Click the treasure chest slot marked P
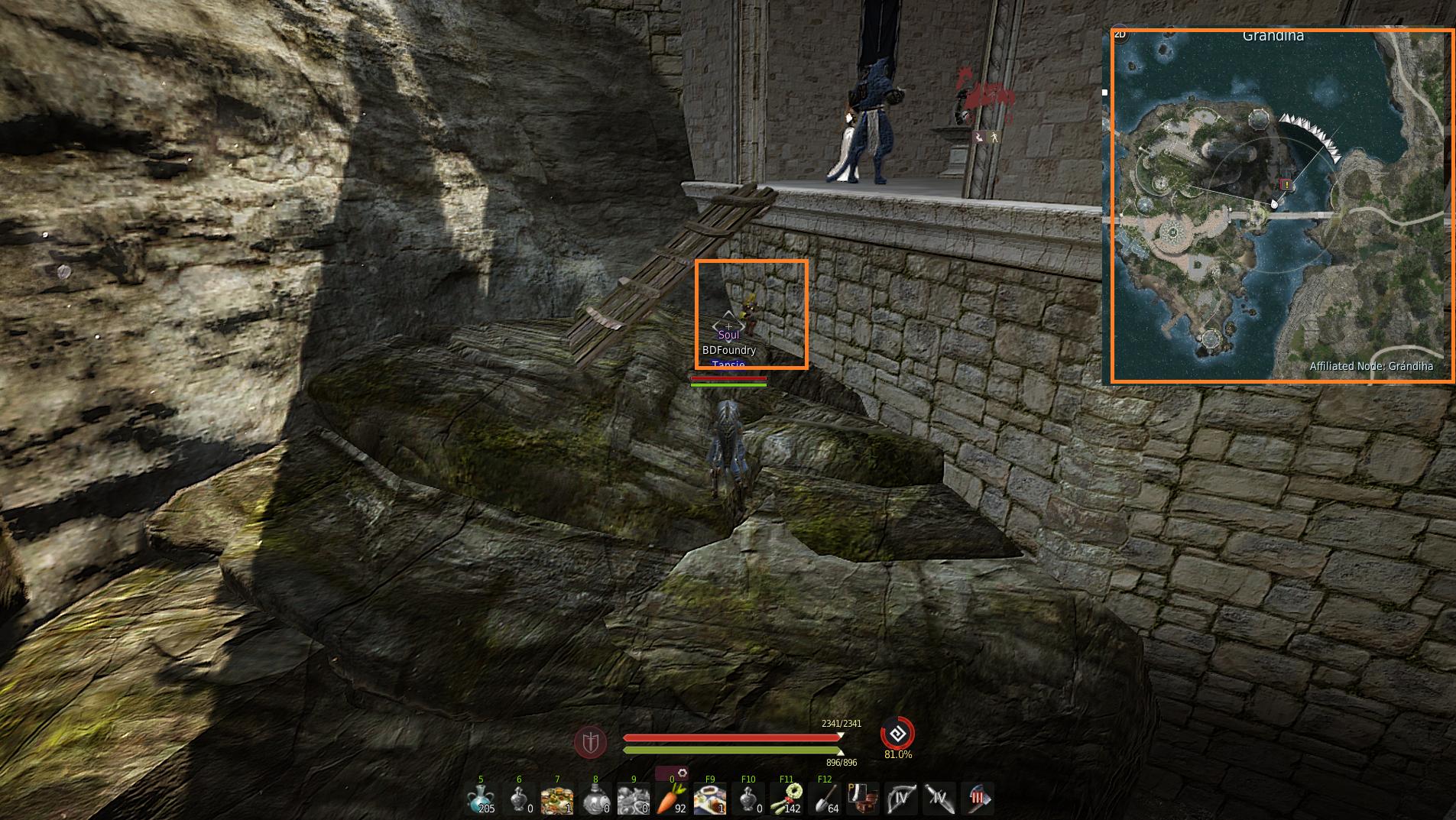 863,799
